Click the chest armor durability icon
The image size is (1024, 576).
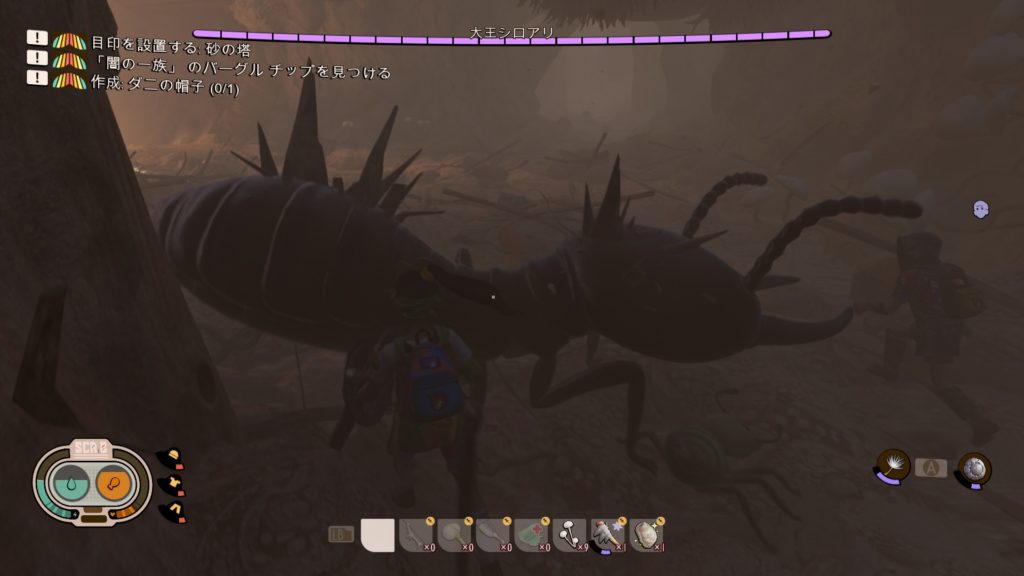click(x=171, y=484)
